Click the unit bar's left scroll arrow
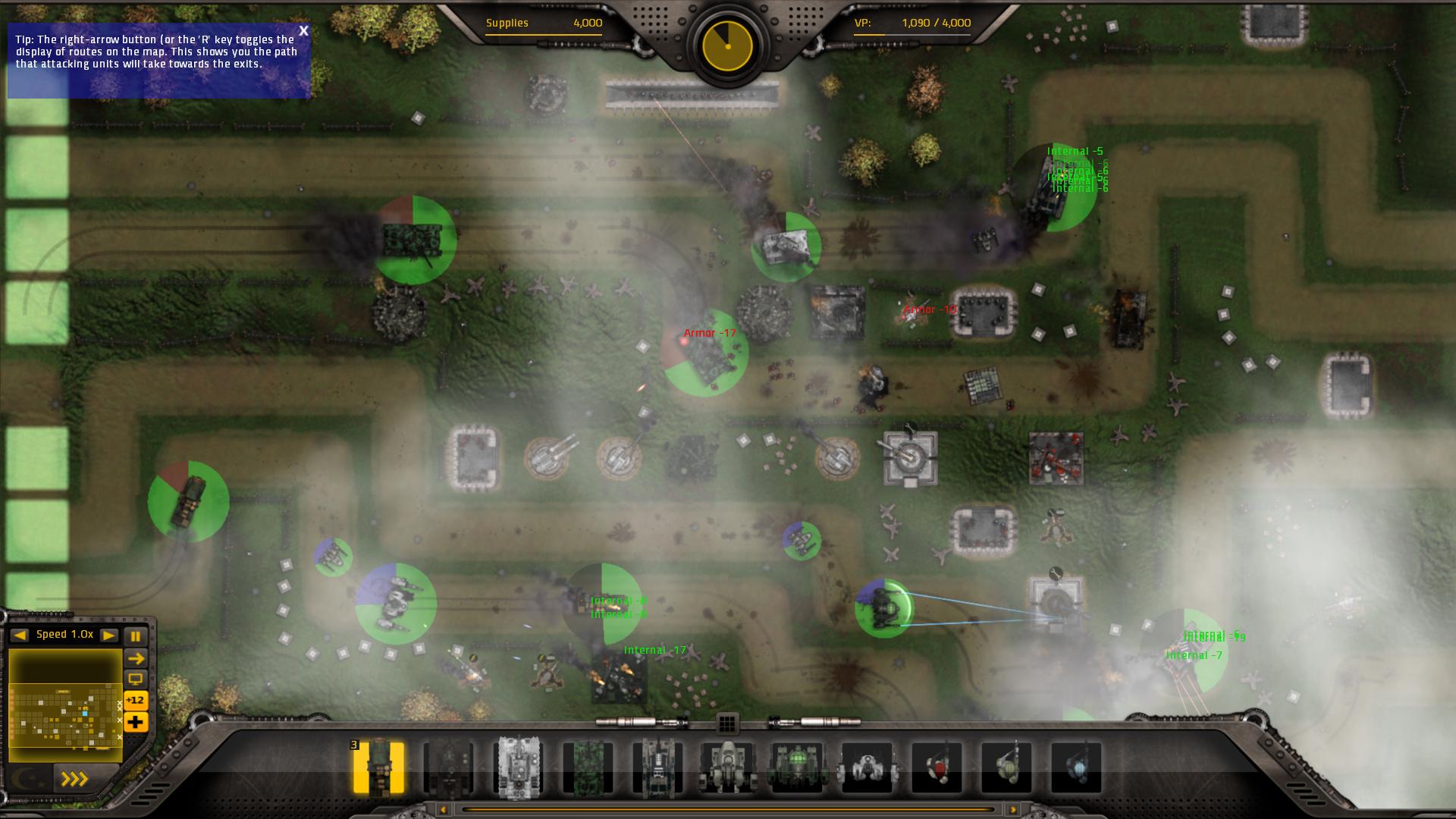The image size is (1456, 819). [443, 811]
